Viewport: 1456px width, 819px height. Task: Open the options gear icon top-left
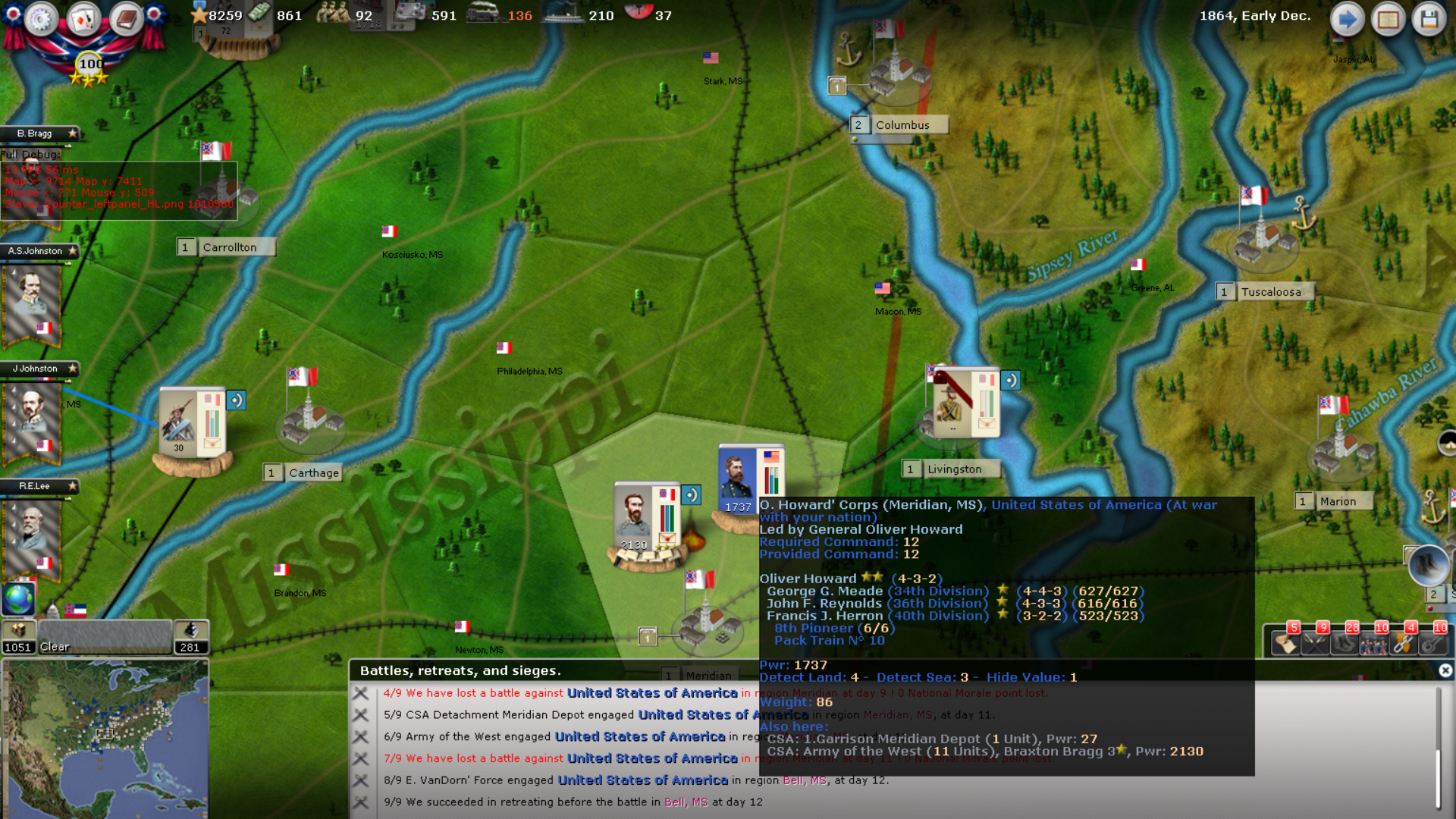click(42, 20)
